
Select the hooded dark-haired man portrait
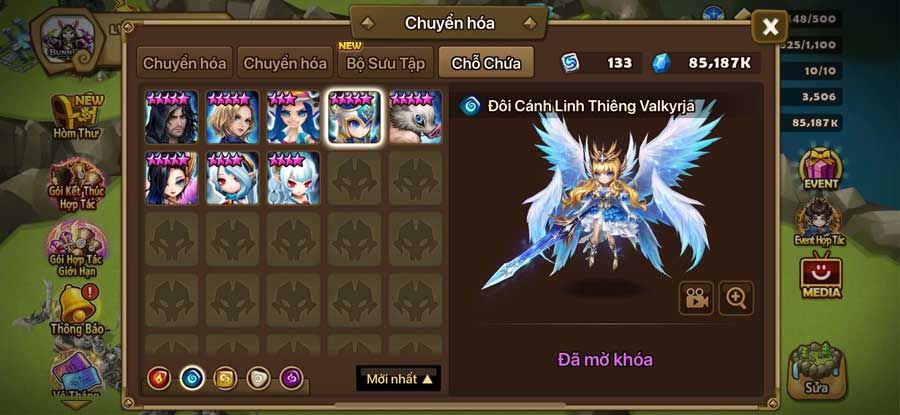click(x=172, y=117)
